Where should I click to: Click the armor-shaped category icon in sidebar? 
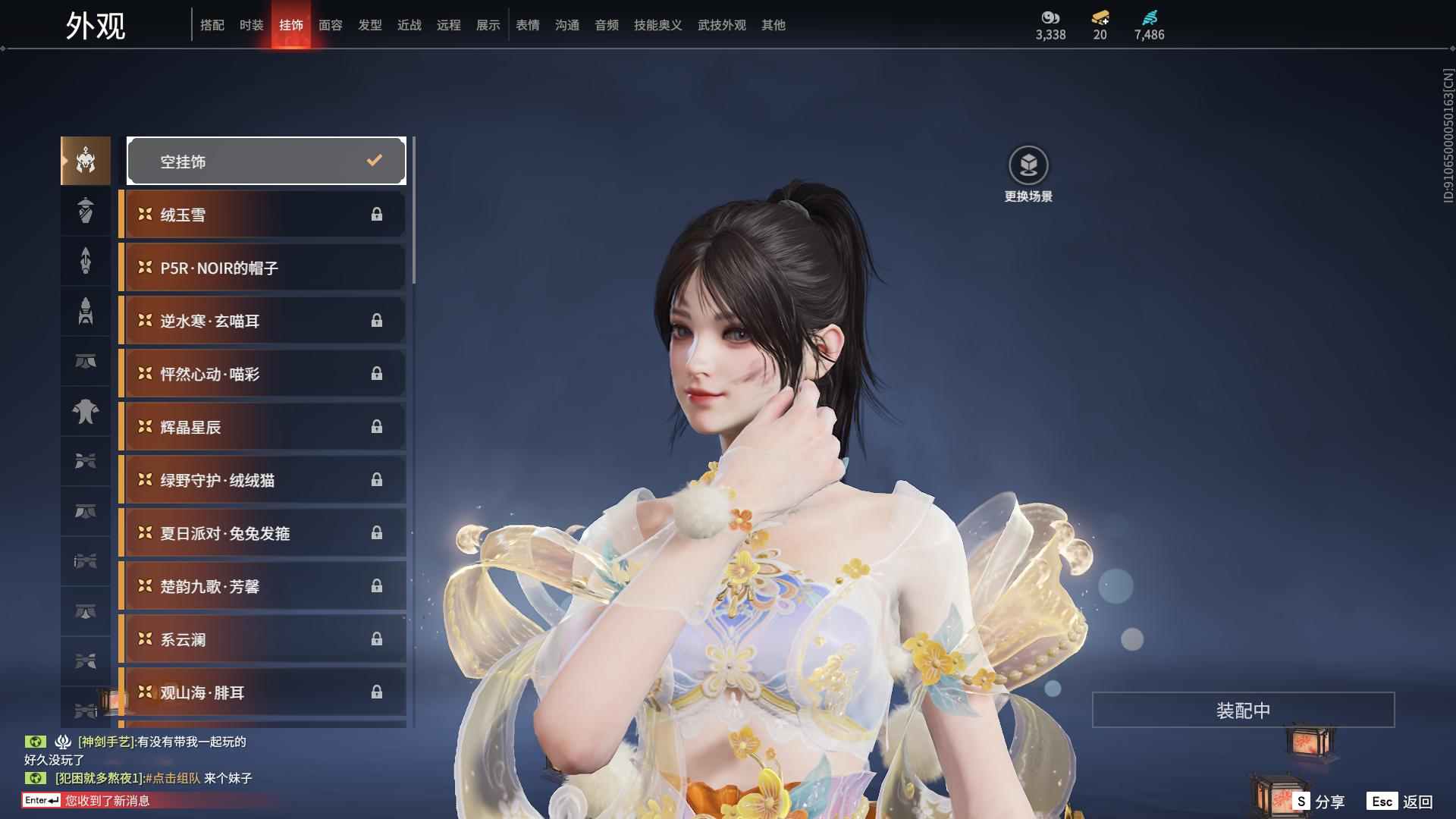point(85,413)
